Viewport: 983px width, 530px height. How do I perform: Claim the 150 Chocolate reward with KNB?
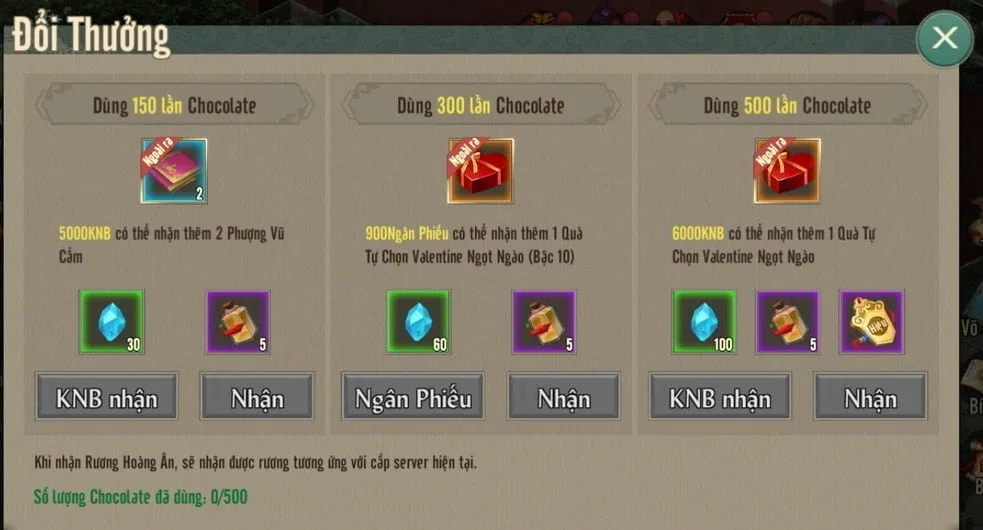coord(106,397)
